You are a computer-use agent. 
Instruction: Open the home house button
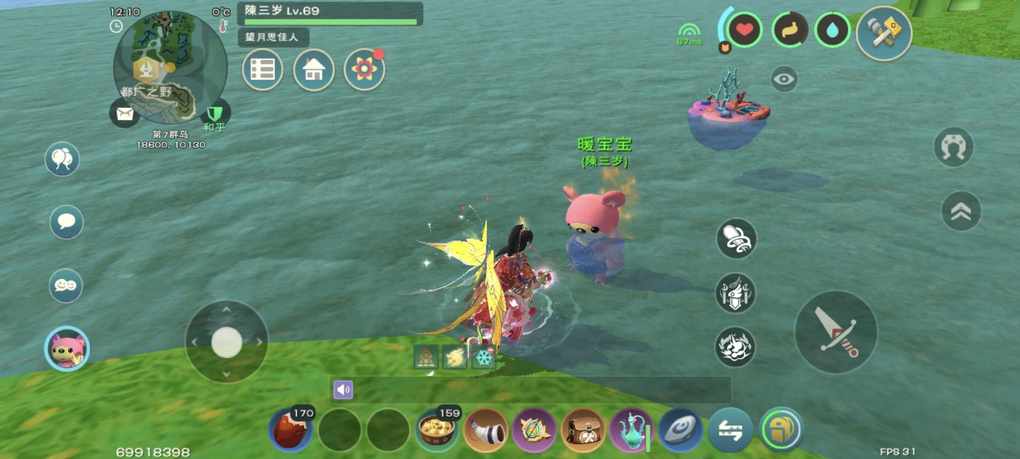click(314, 70)
